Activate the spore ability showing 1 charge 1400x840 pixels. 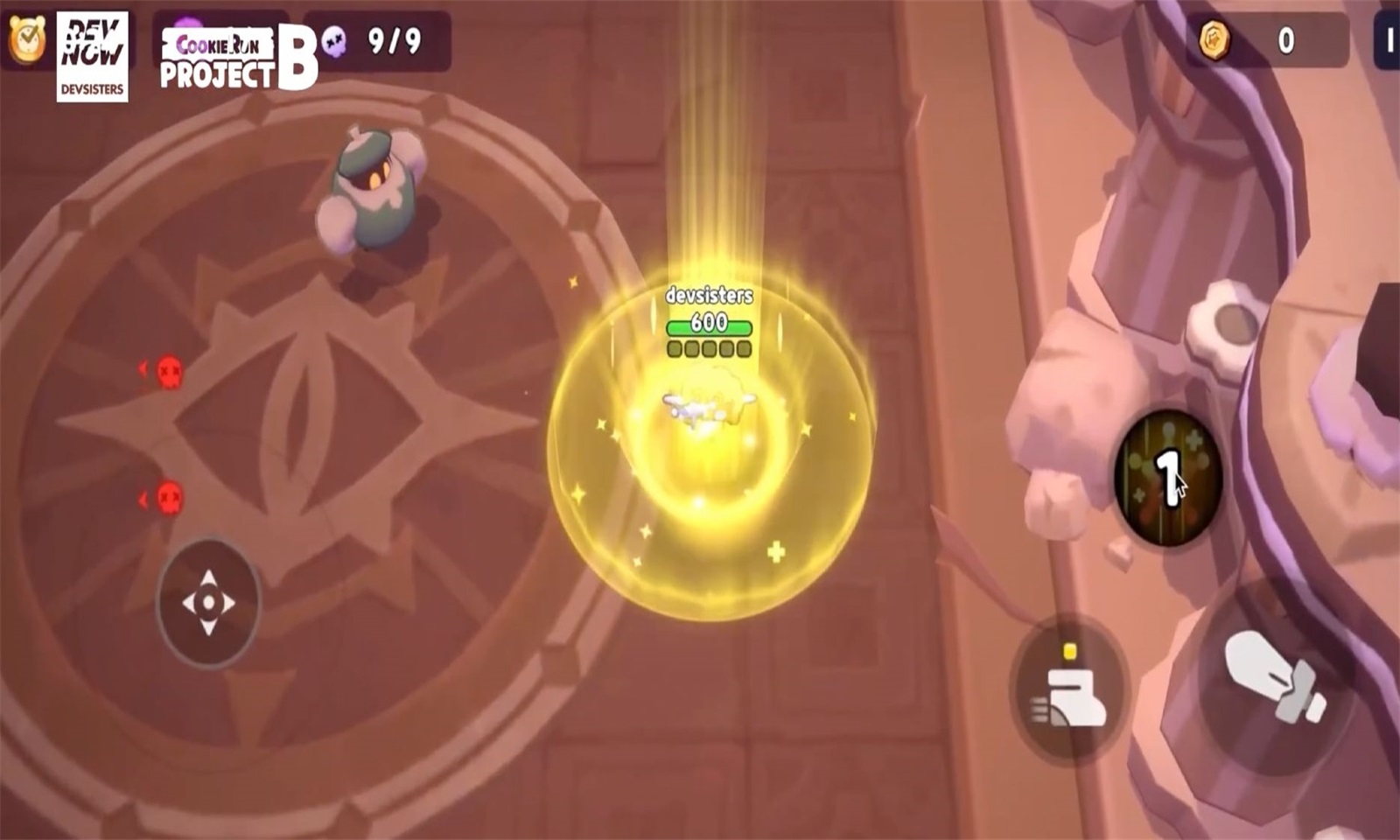pyautogui.click(x=1166, y=477)
